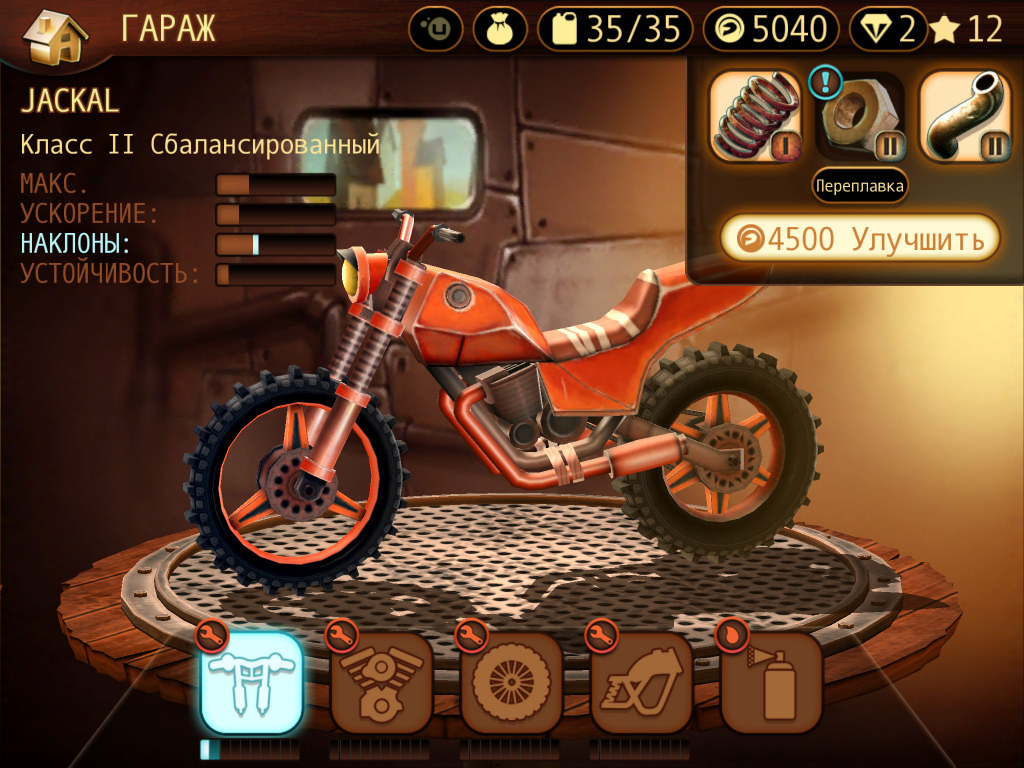Open the Переплавка option
The width and height of the screenshot is (1024, 768).
(x=860, y=185)
